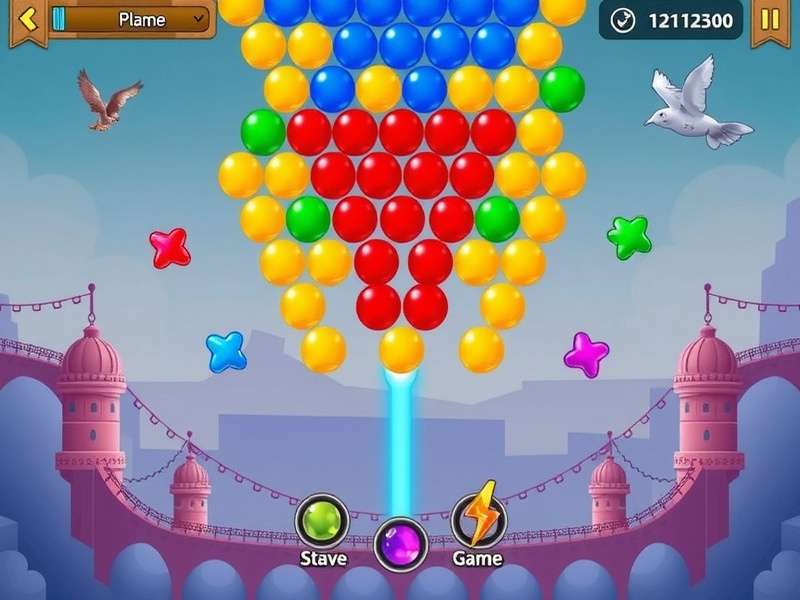This screenshot has height=600, width=800.
Task: Go back with the yellow arrow button
Action: [27, 20]
